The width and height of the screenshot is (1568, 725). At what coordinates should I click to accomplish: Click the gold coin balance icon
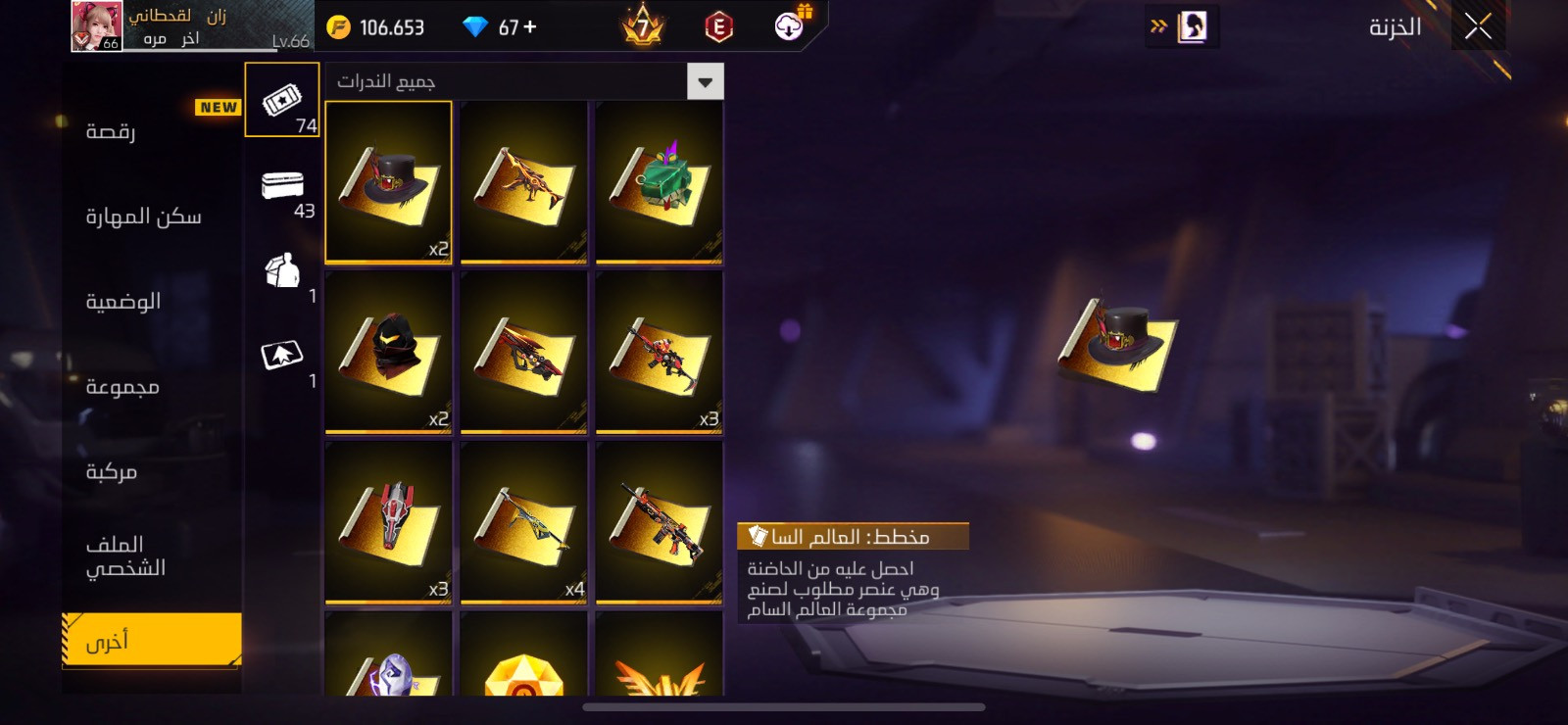[338, 27]
